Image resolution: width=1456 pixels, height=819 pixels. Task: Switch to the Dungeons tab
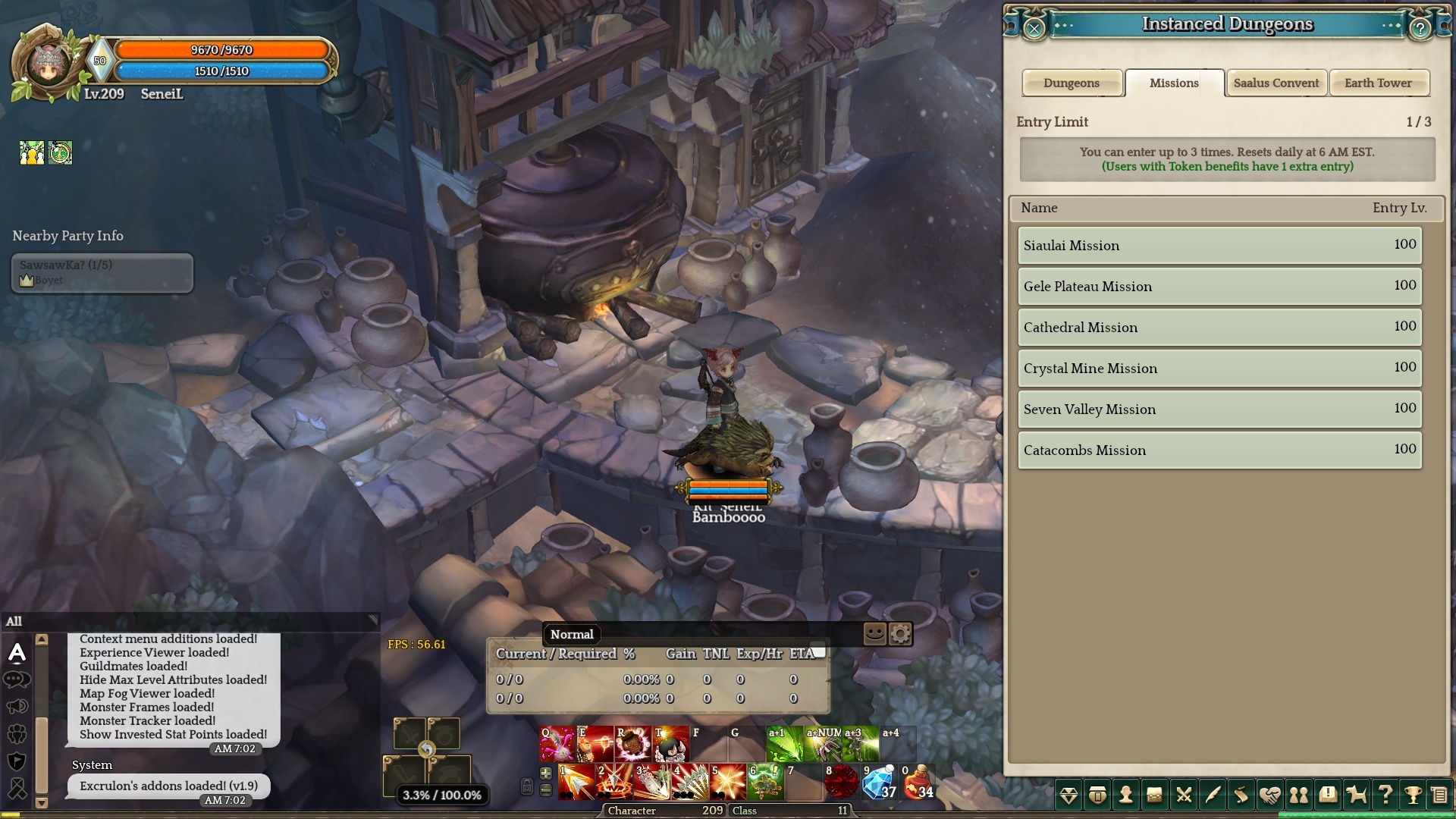coord(1071,83)
